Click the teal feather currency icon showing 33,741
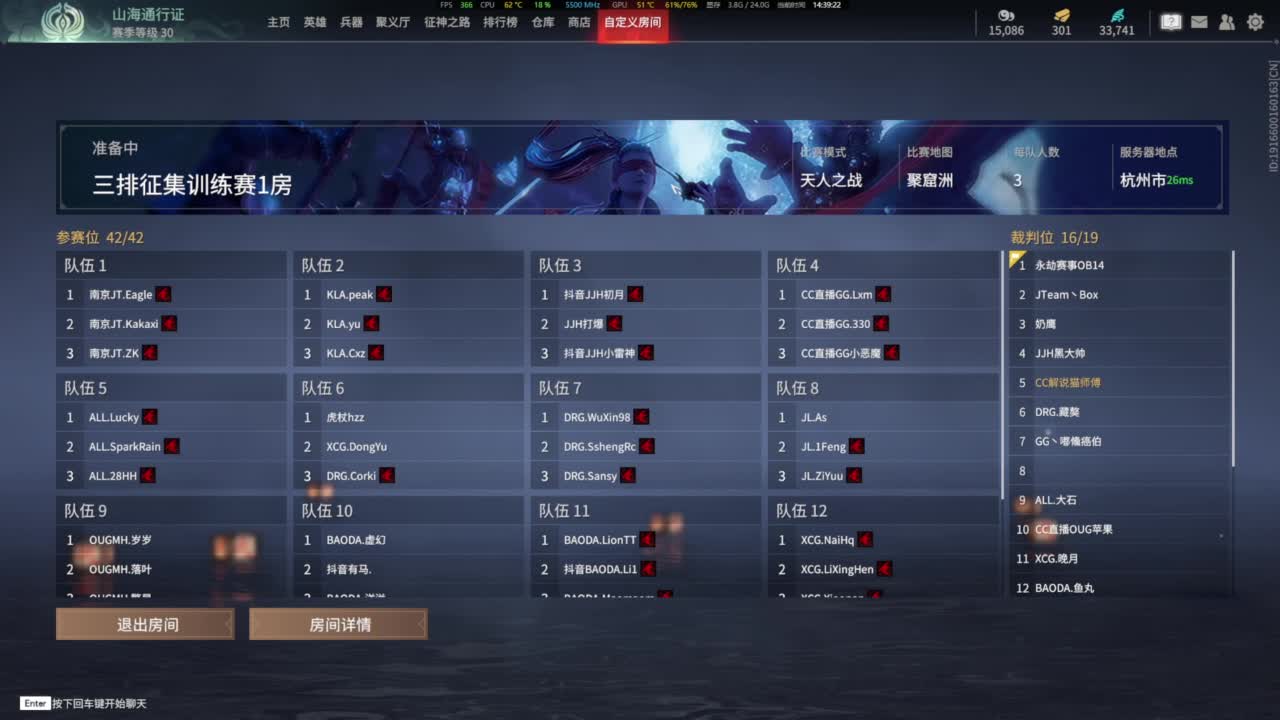Image resolution: width=1280 pixels, height=720 pixels. [x=1119, y=16]
